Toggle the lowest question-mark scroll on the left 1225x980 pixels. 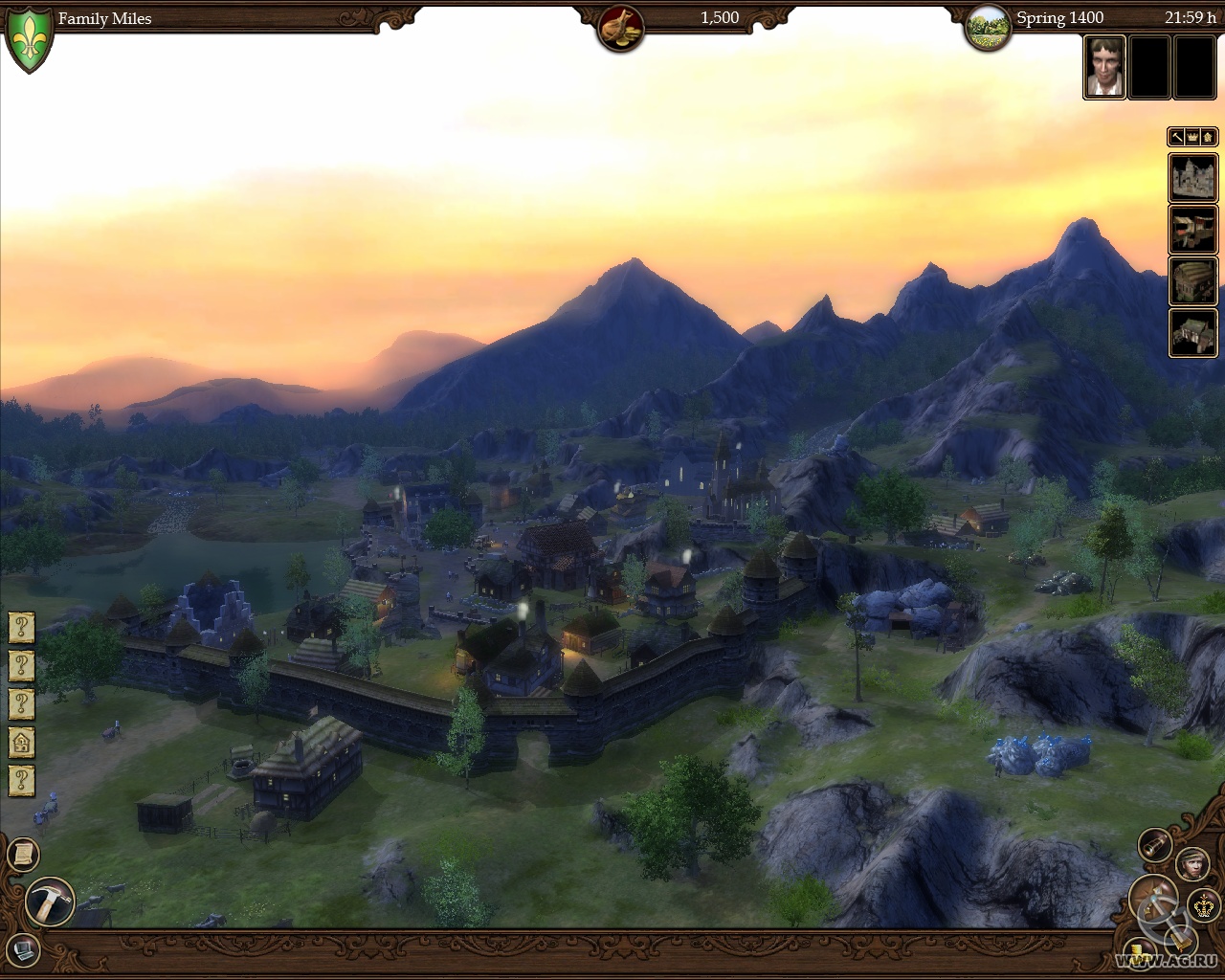click(x=21, y=775)
